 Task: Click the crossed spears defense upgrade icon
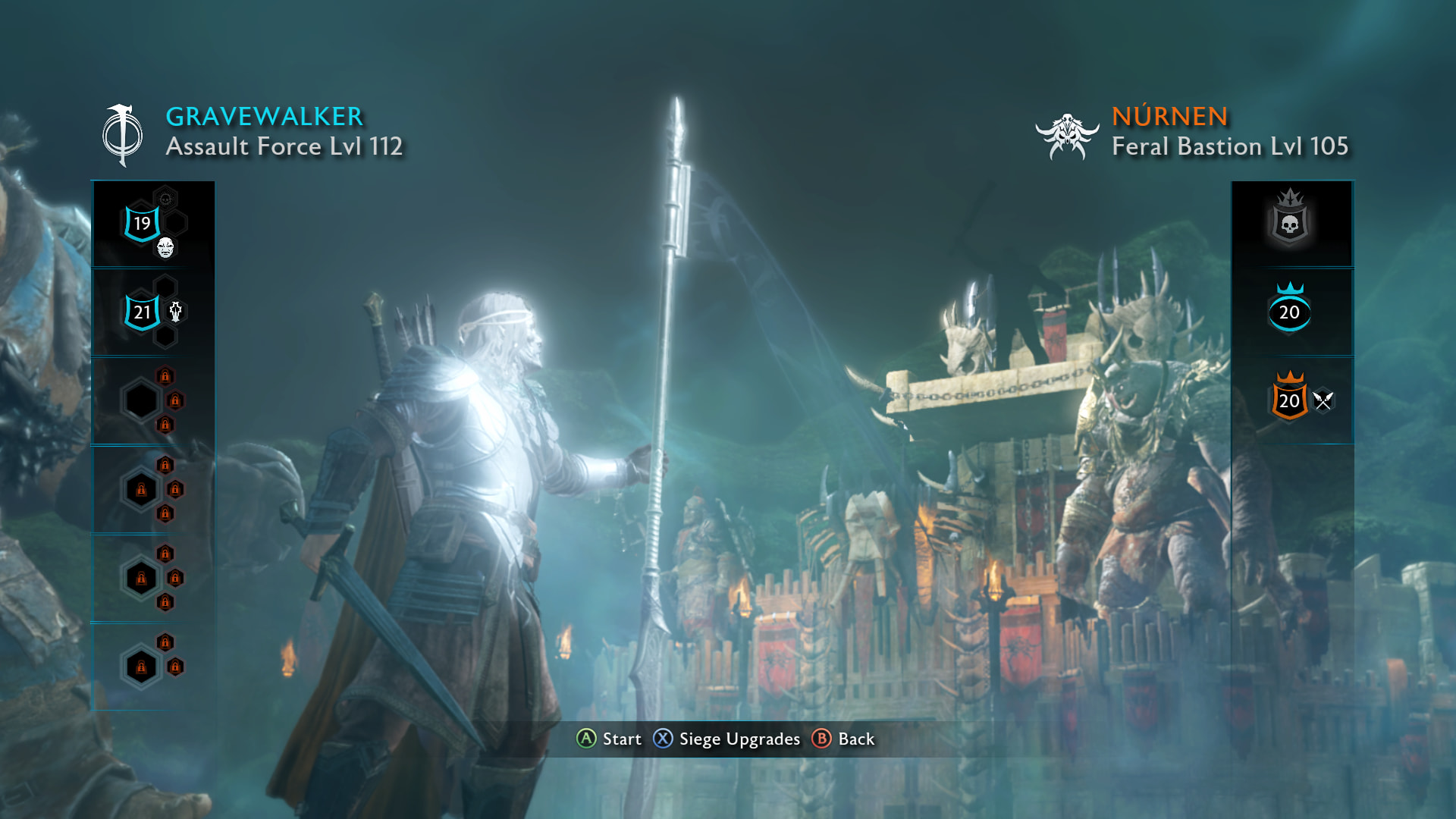point(1323,400)
